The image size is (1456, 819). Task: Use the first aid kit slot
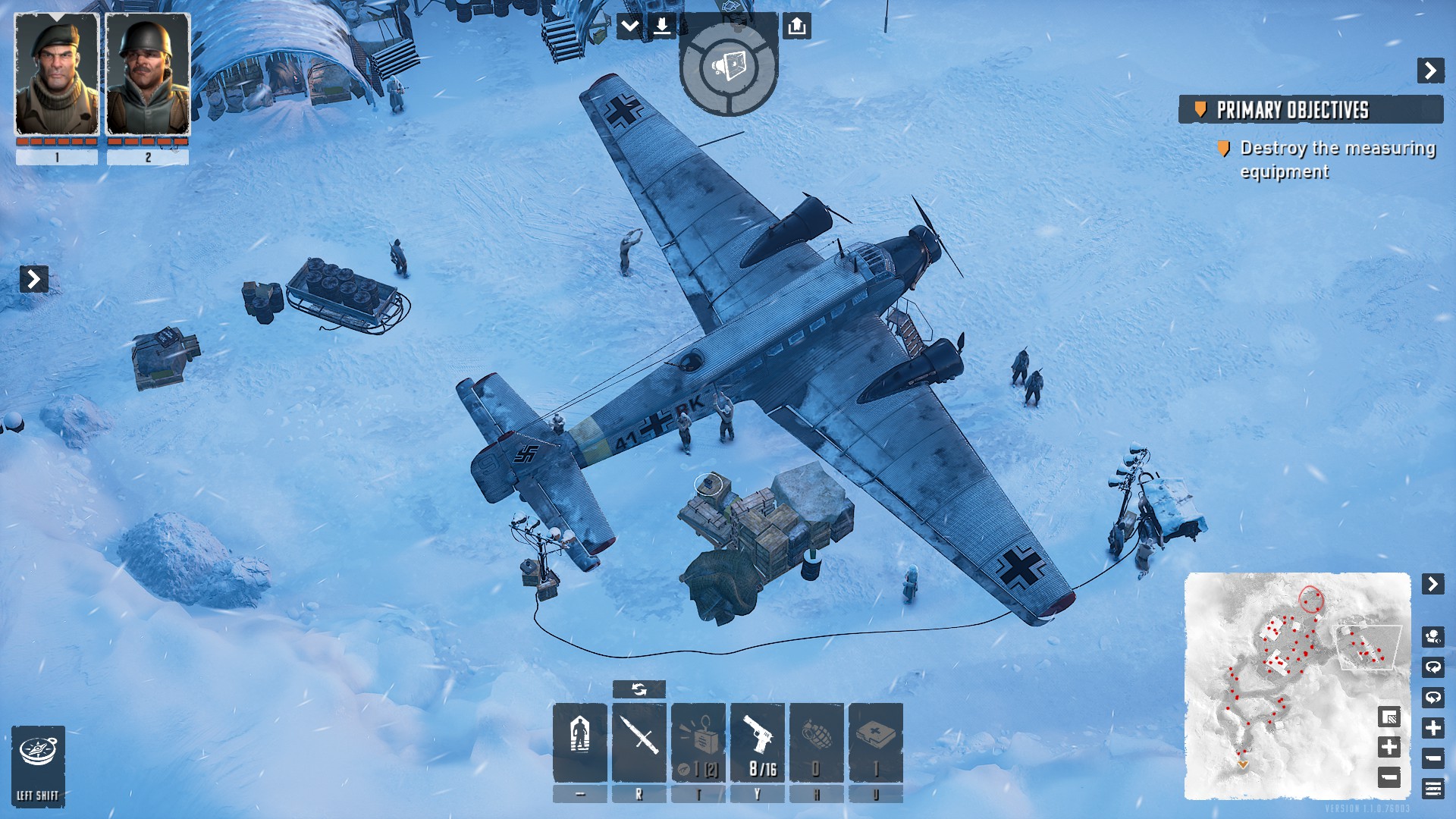coord(876,742)
